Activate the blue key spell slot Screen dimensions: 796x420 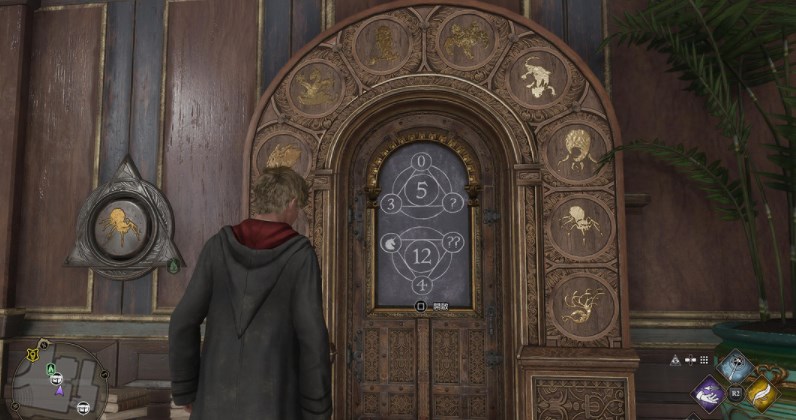coord(737,367)
